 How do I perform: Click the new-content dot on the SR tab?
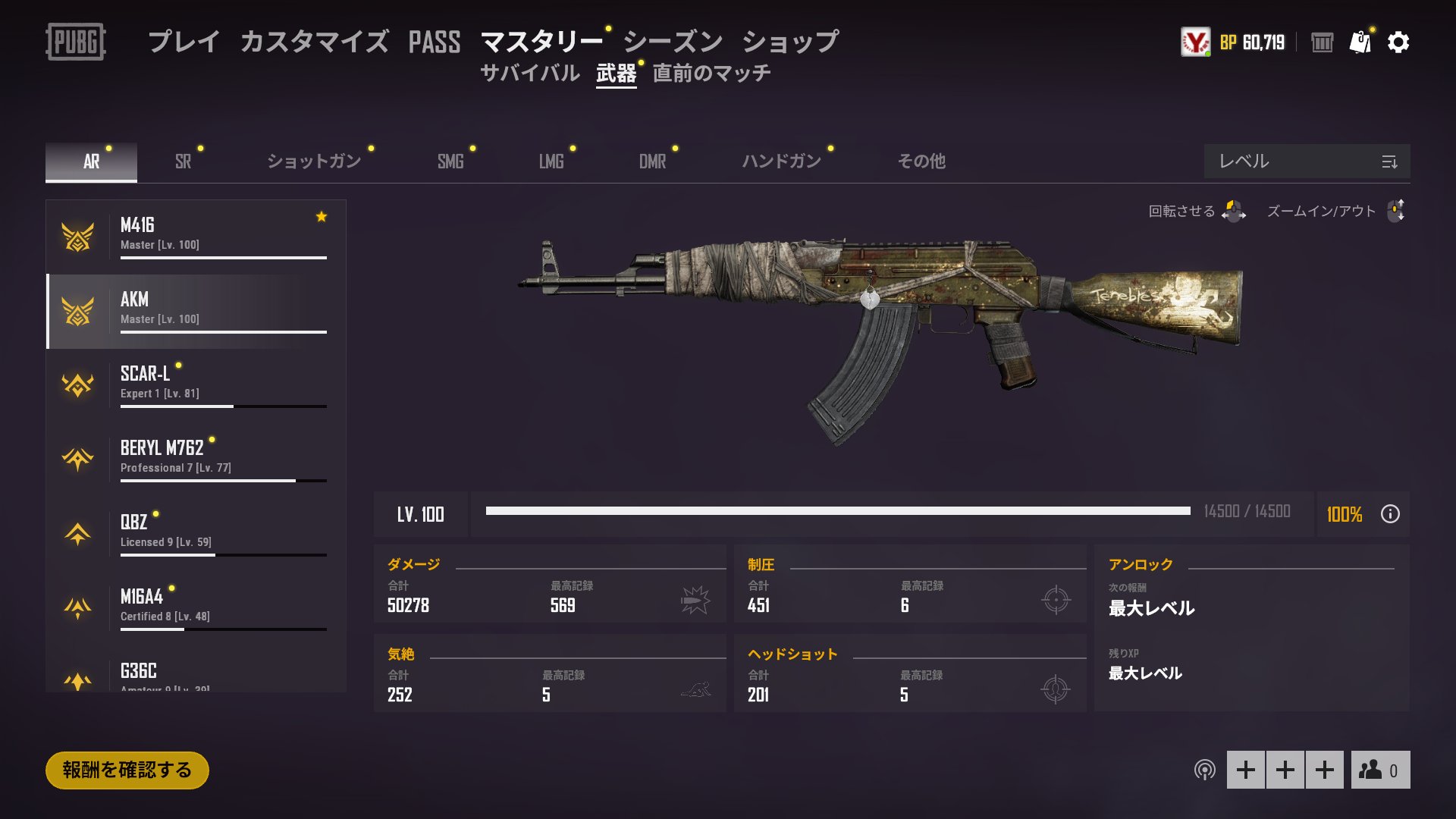coord(201,147)
